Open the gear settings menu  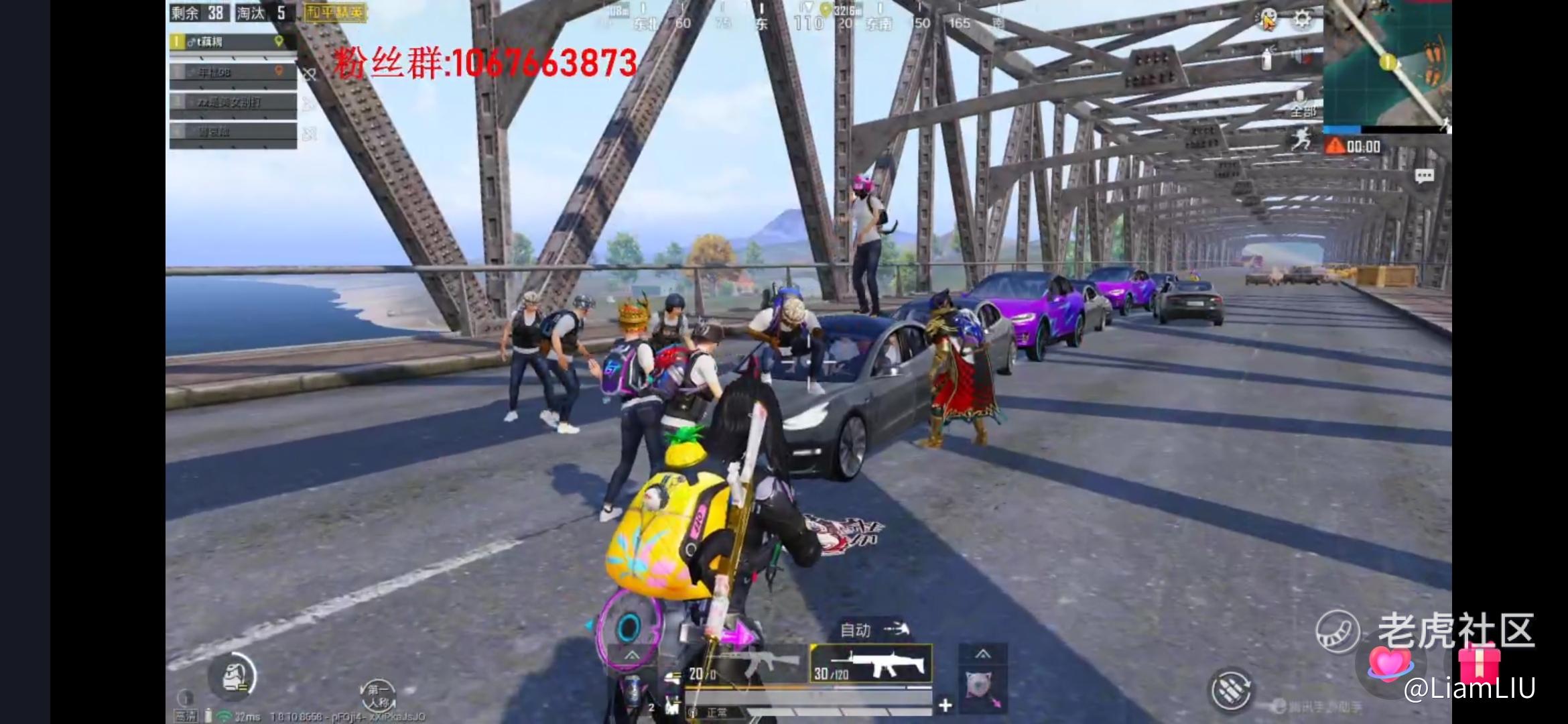1301,19
